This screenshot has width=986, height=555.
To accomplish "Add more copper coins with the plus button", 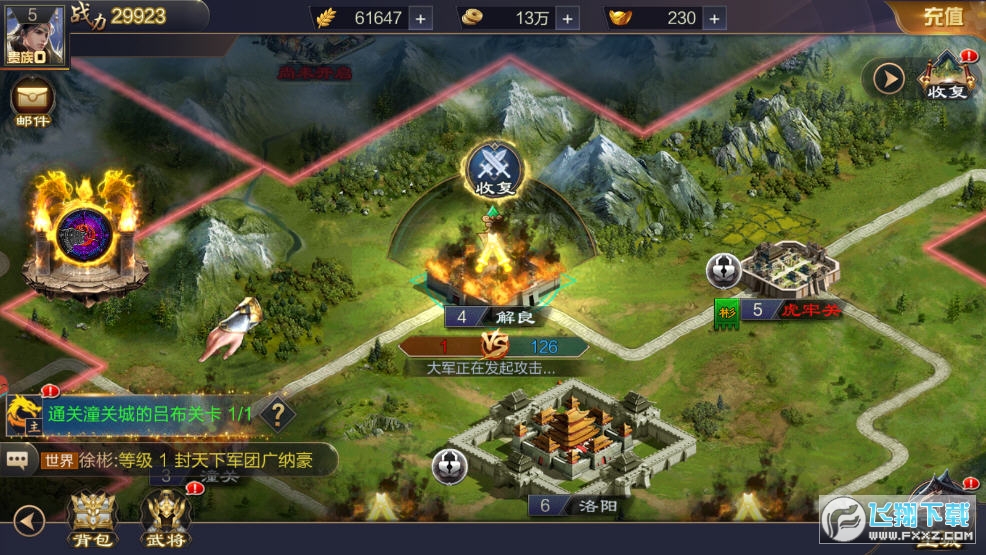I will (x=567, y=18).
